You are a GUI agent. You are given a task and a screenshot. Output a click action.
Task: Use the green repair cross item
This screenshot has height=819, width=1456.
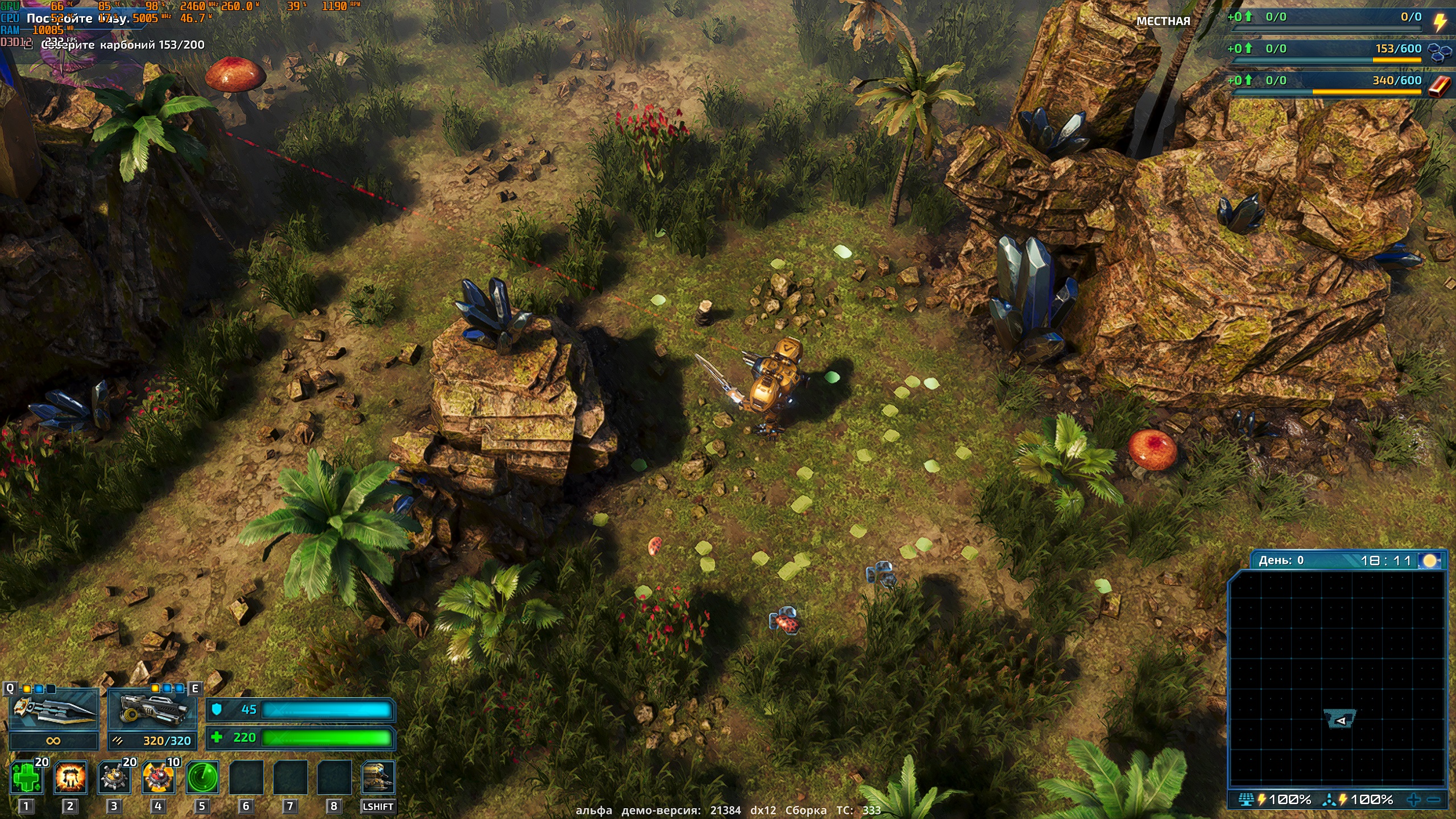26,778
